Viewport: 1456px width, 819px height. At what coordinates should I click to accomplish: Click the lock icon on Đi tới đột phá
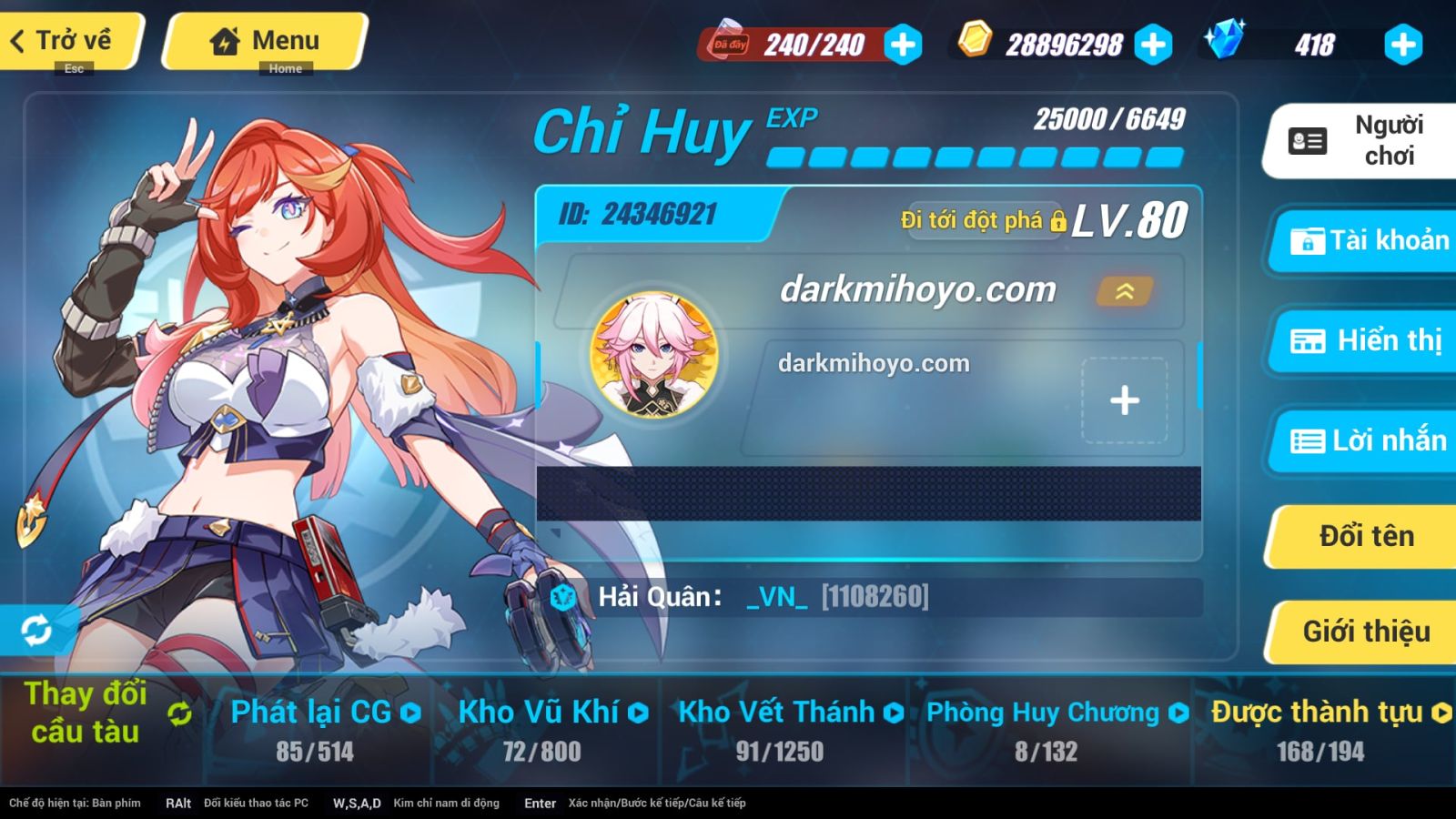pos(1057,221)
